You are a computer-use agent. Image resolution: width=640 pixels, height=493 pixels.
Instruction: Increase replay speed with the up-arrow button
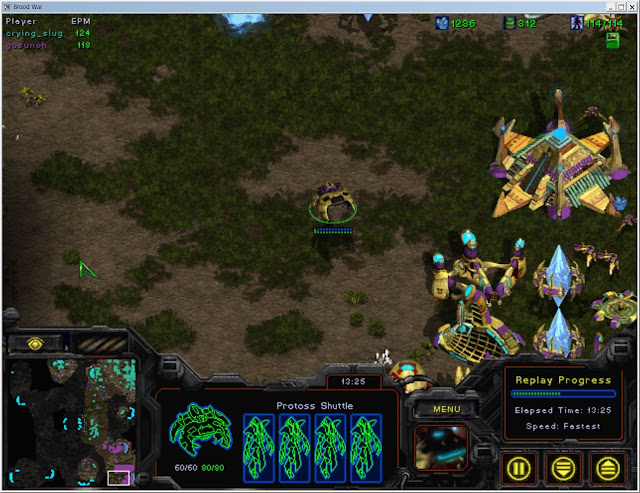click(608, 465)
